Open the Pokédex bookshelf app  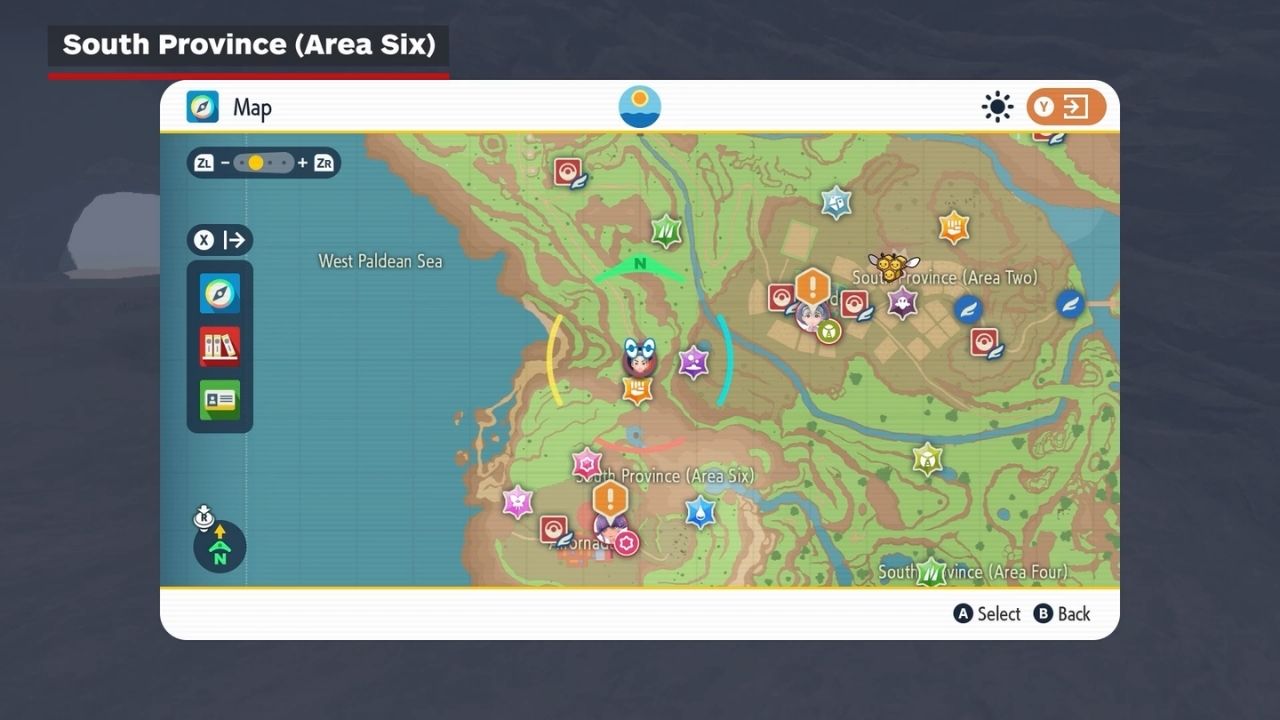click(x=220, y=347)
